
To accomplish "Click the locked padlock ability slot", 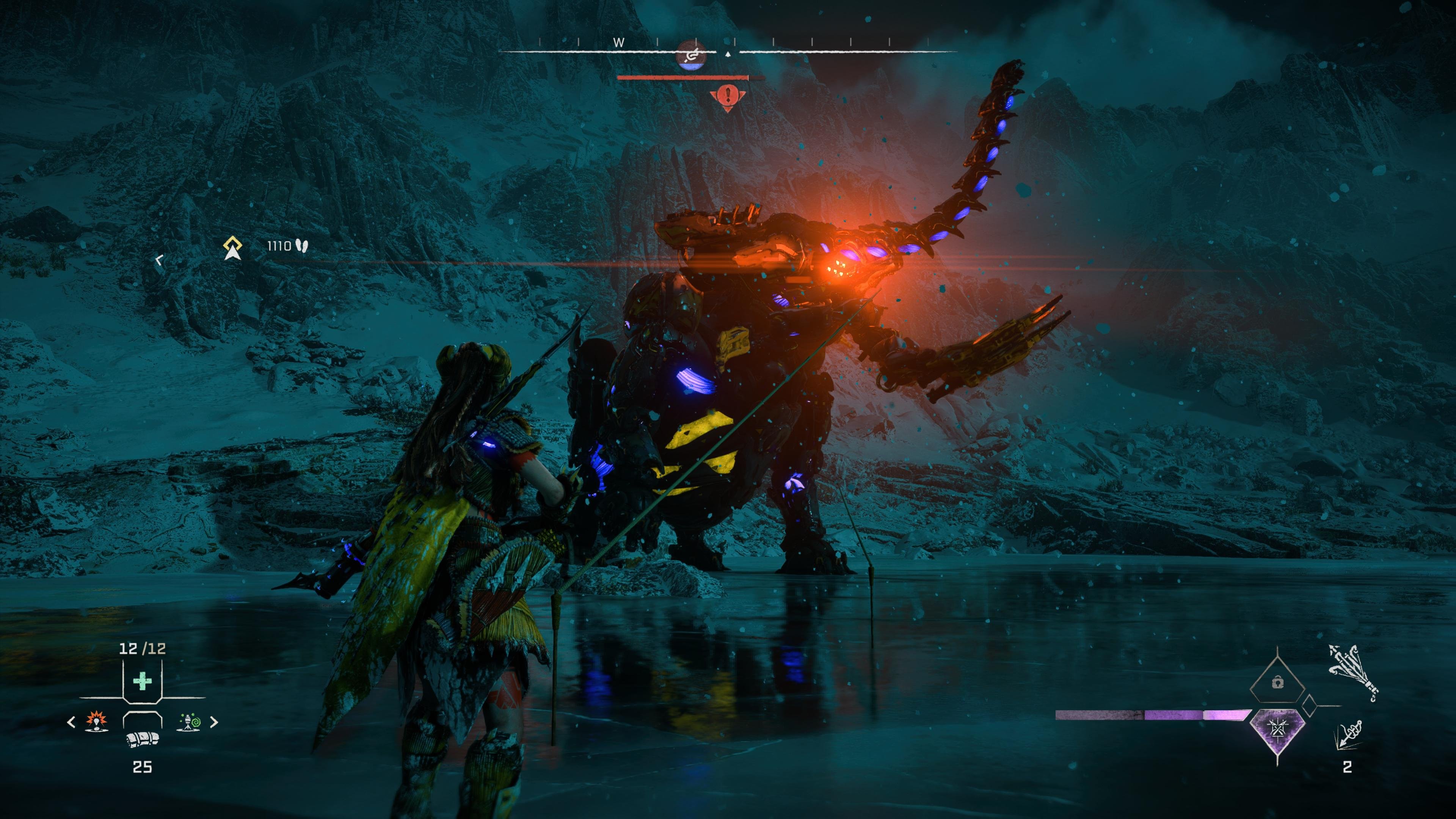I will 1277,684.
